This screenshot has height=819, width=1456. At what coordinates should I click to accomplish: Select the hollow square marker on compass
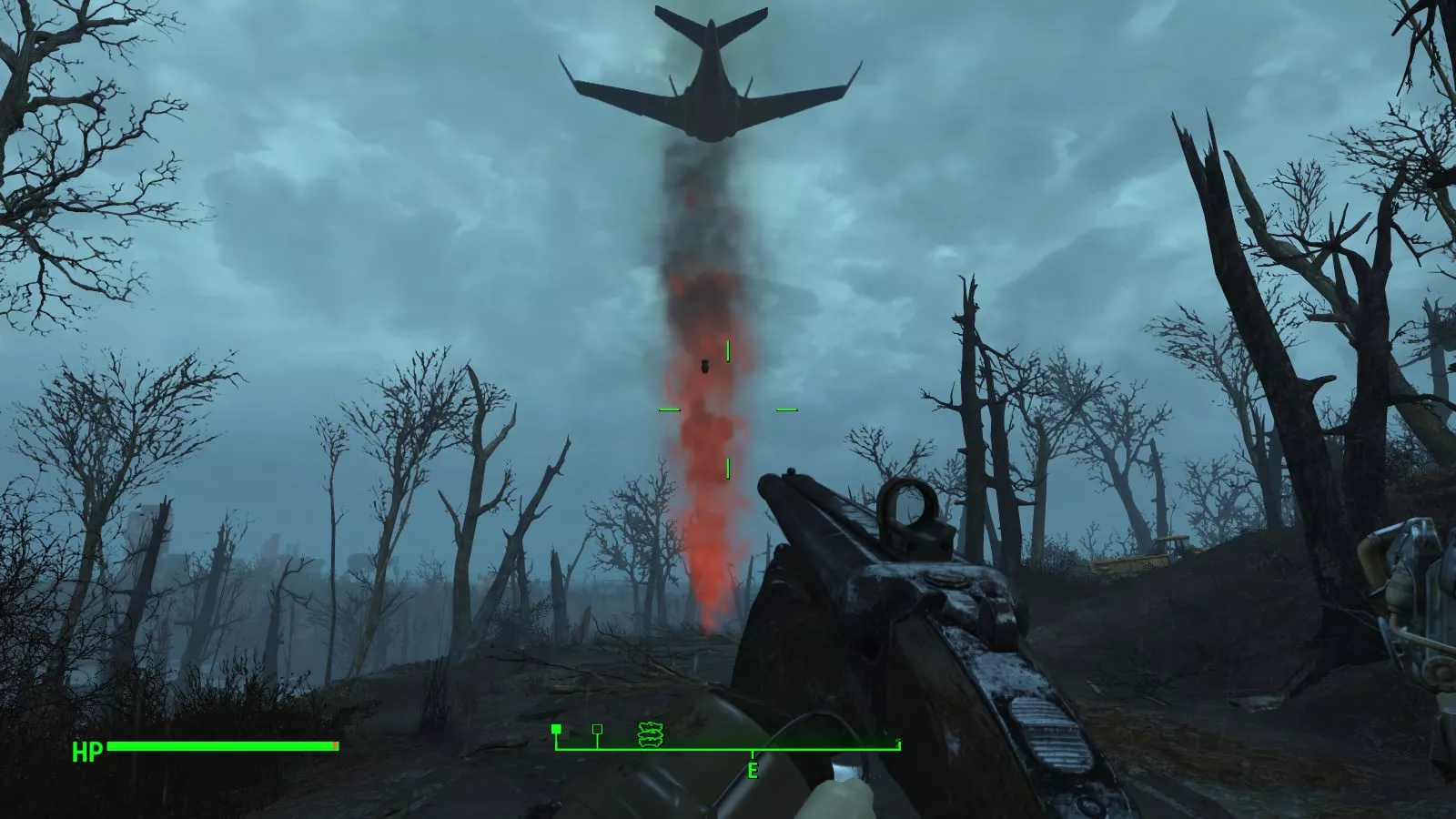[x=597, y=729]
